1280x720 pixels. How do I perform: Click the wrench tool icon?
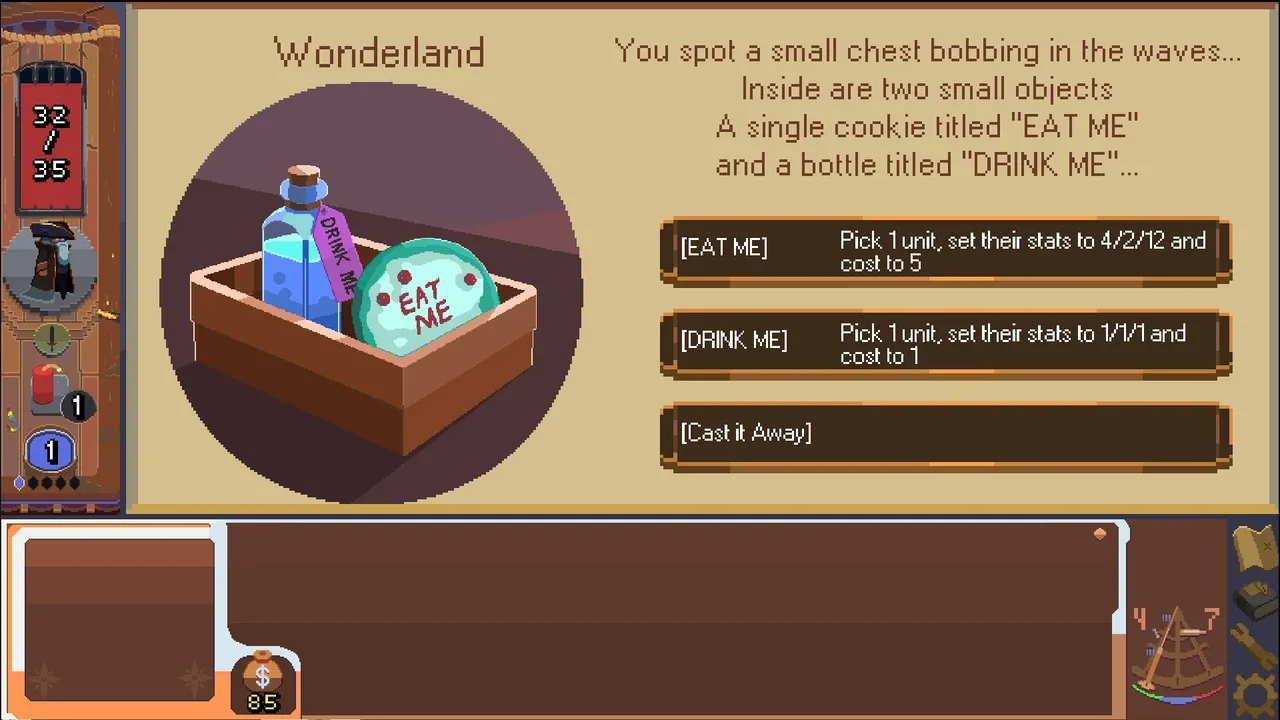[1254, 647]
